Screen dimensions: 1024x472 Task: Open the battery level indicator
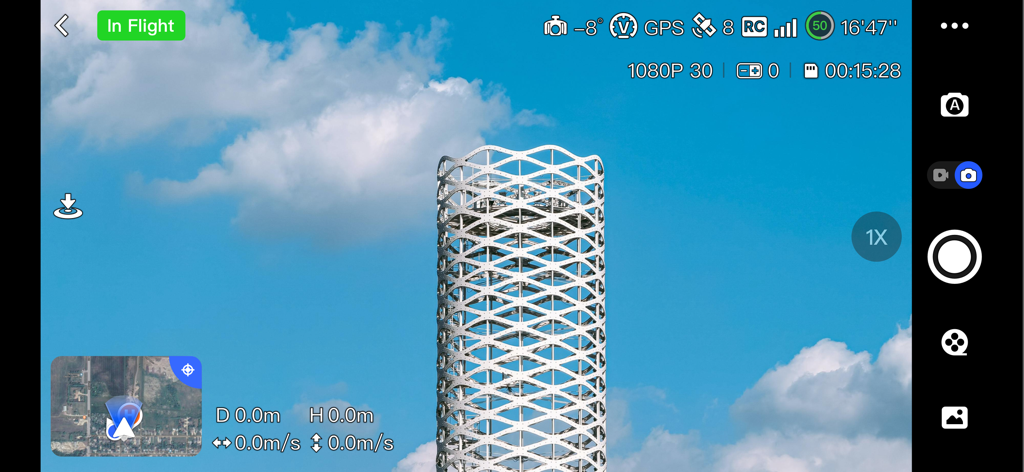click(820, 26)
